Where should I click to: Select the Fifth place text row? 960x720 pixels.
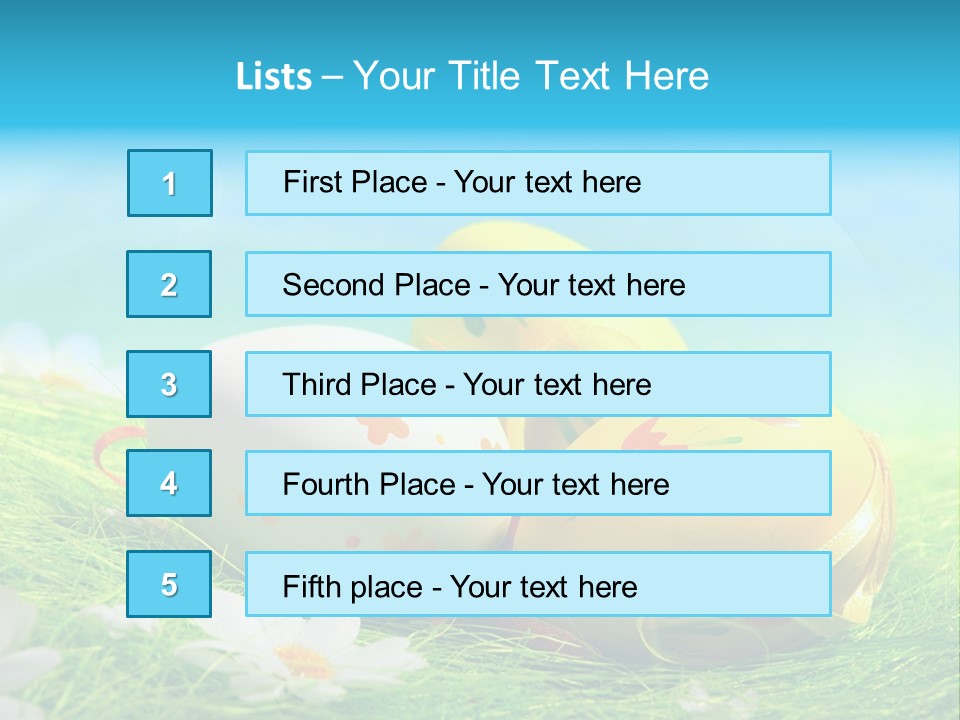pyautogui.click(x=538, y=584)
